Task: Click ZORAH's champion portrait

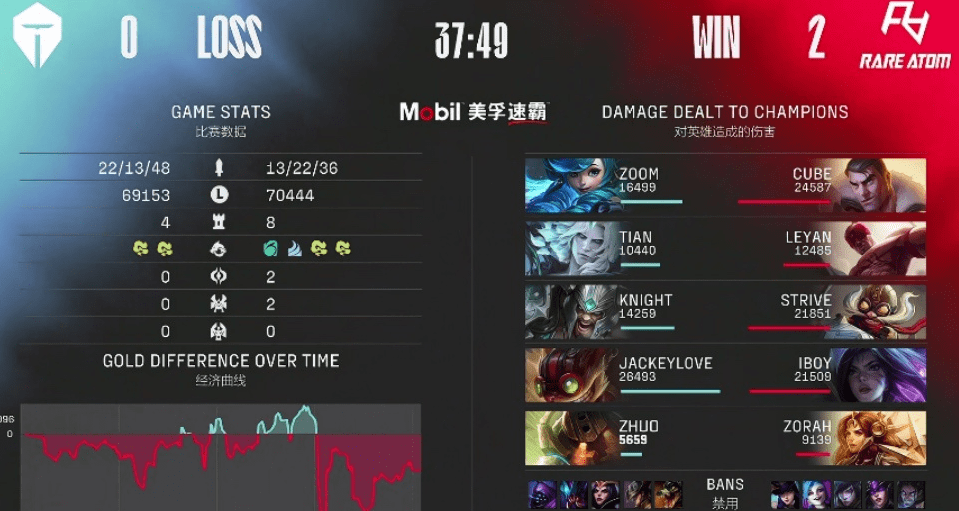Action: click(881, 438)
